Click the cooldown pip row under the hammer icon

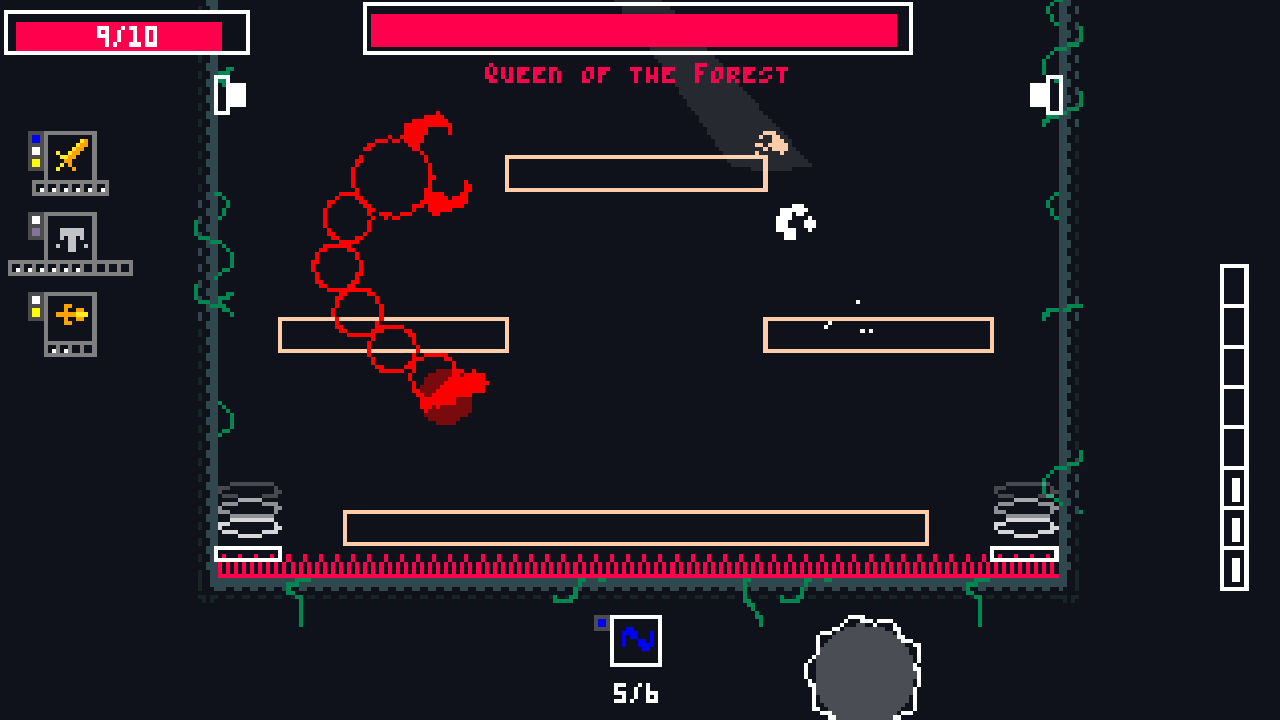pos(70,268)
